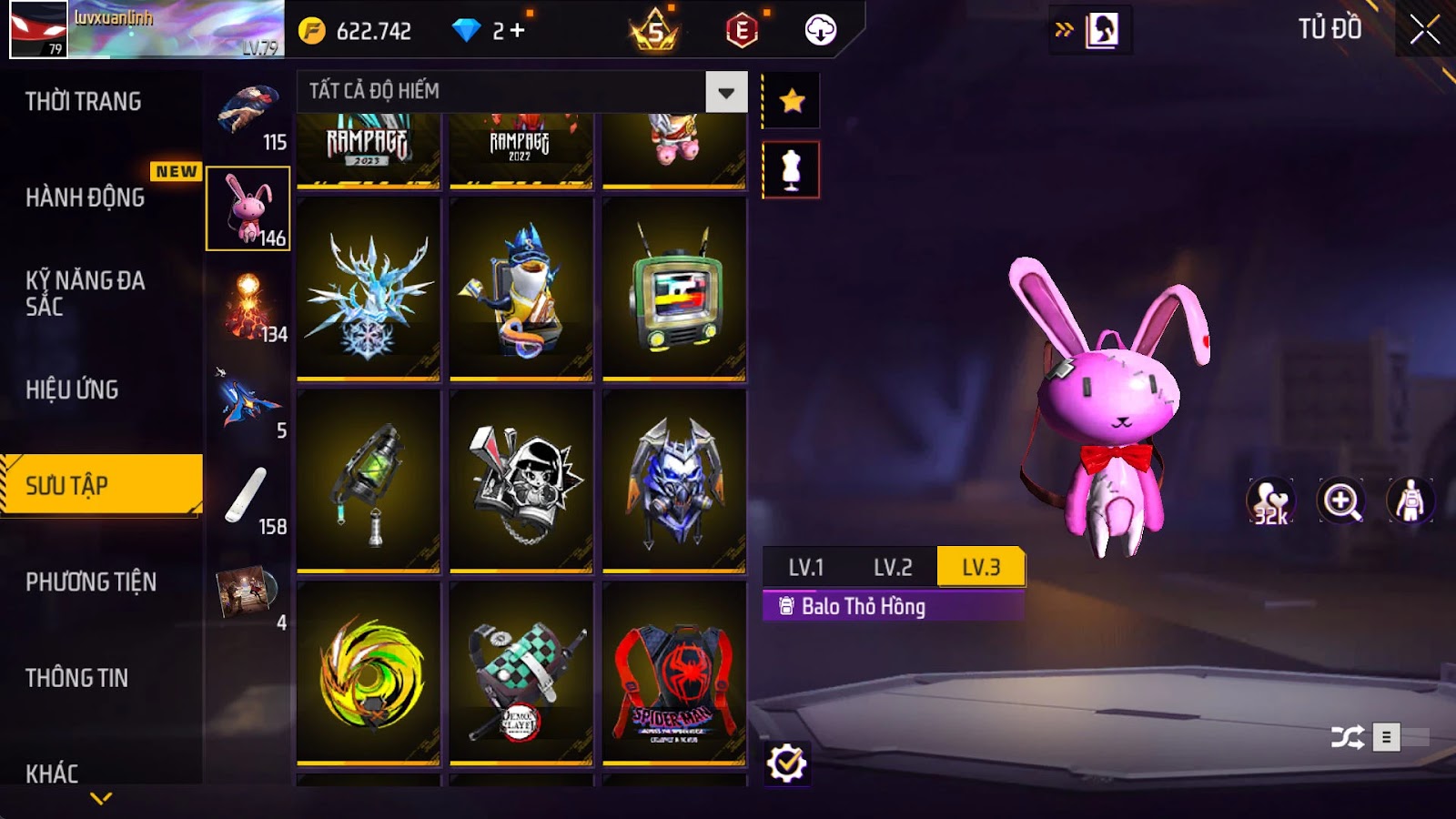Open the Thời Trang category
The height and width of the screenshot is (819, 1456).
(84, 102)
